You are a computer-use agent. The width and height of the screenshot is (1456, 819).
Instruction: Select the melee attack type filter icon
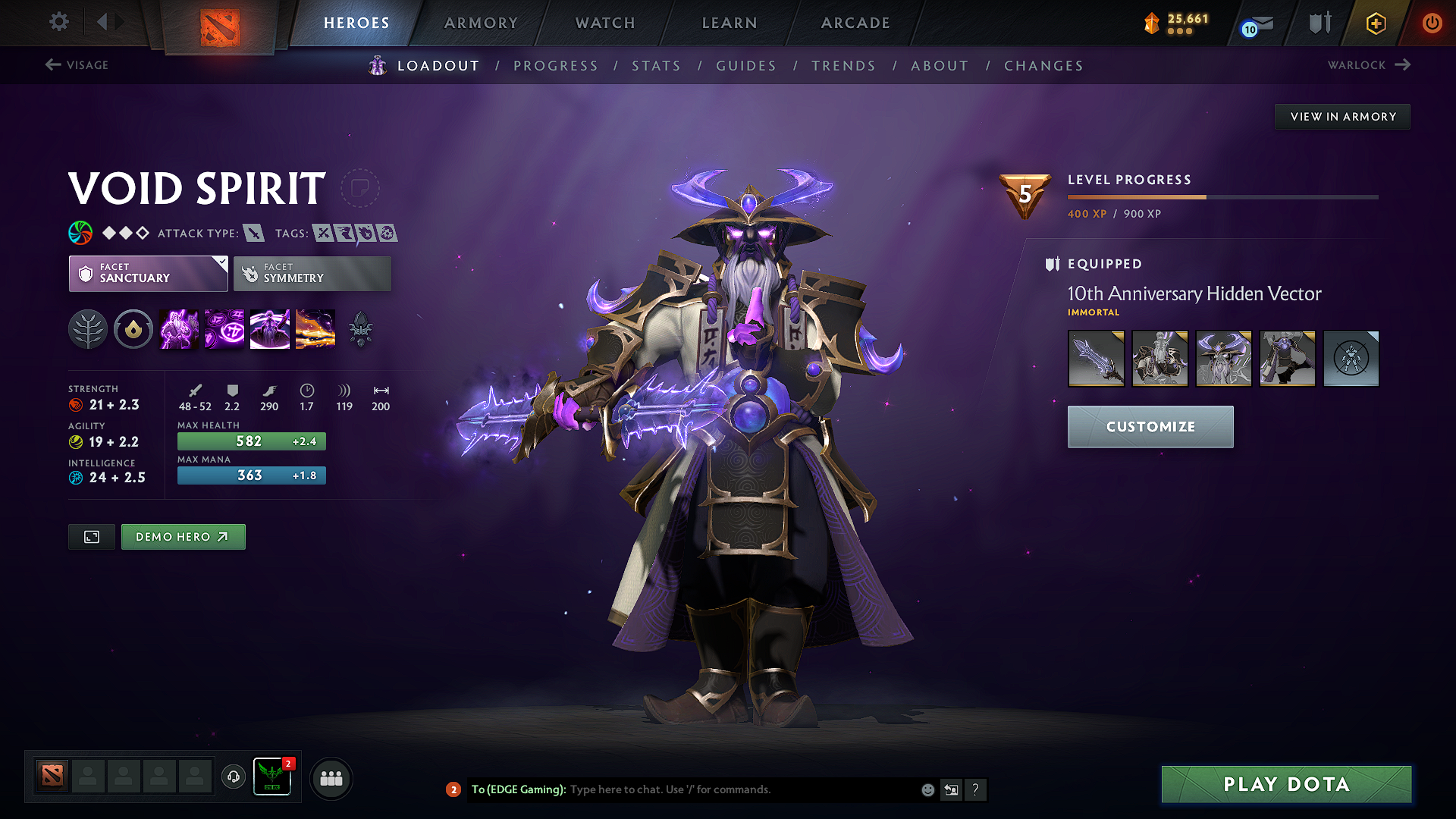point(256,233)
